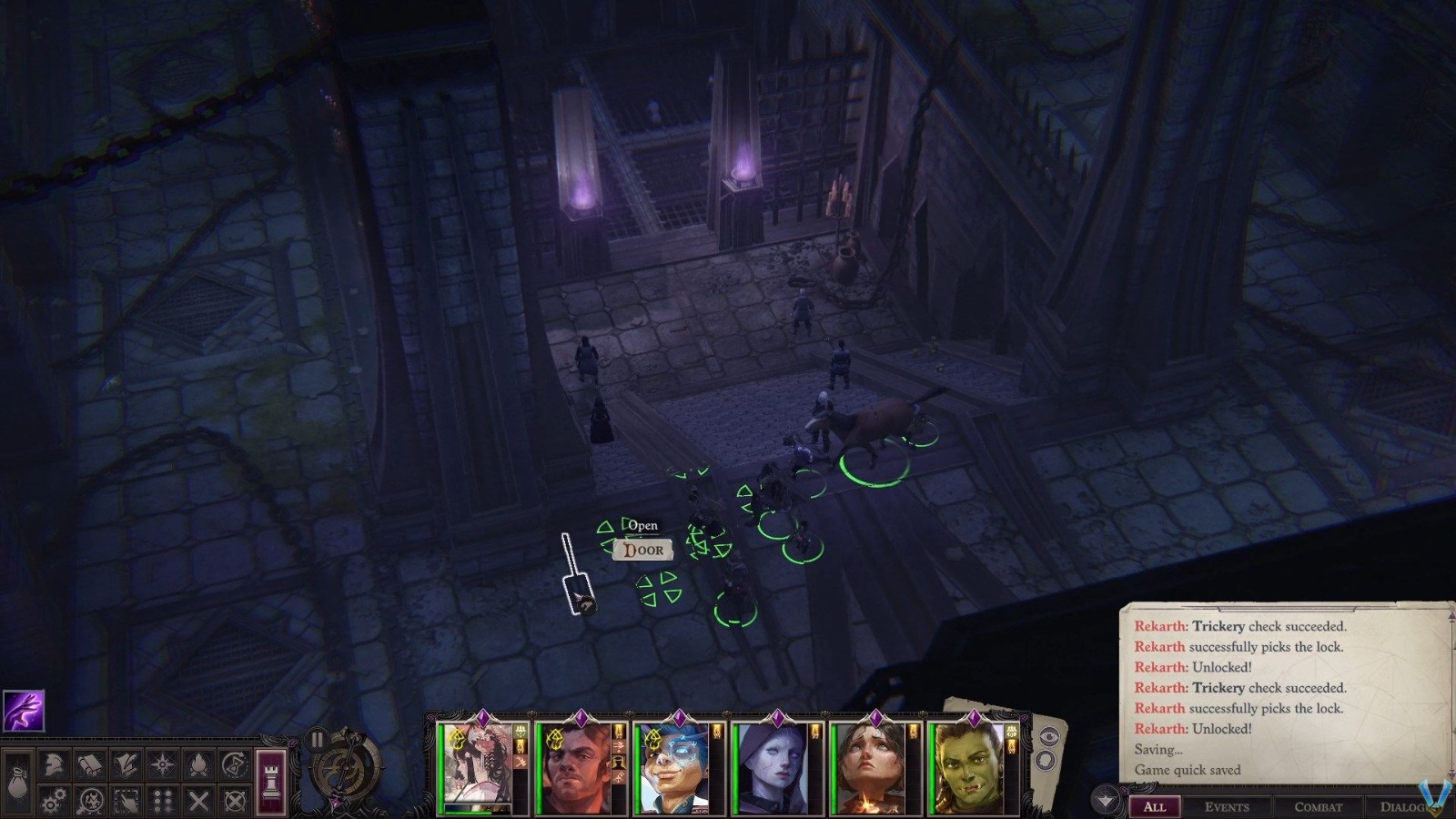Image resolution: width=1456 pixels, height=819 pixels.
Task: Open the inventory bag icon
Action: pos(16,781)
